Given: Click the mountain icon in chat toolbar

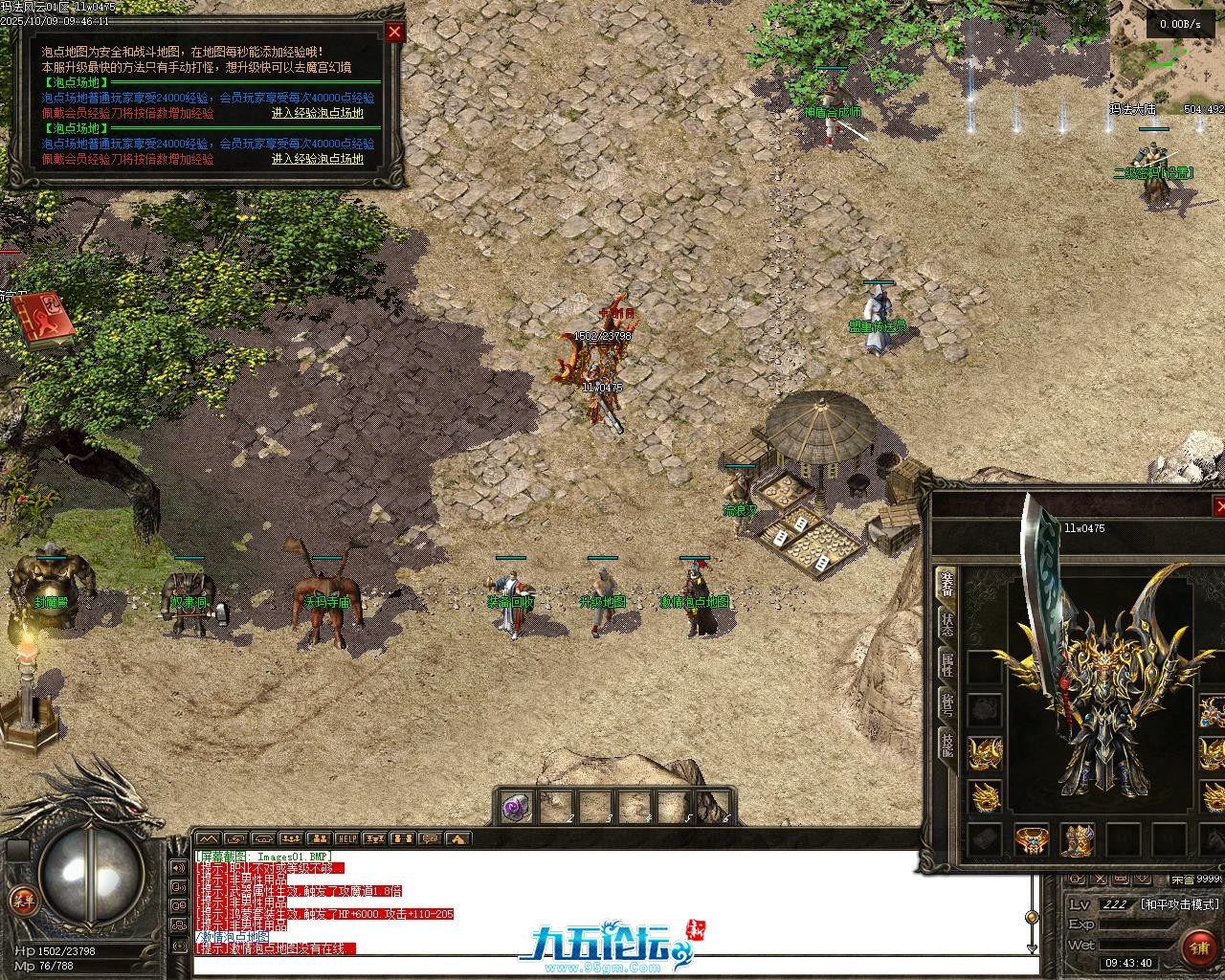Looking at the screenshot, I should pyautogui.click(x=208, y=839).
